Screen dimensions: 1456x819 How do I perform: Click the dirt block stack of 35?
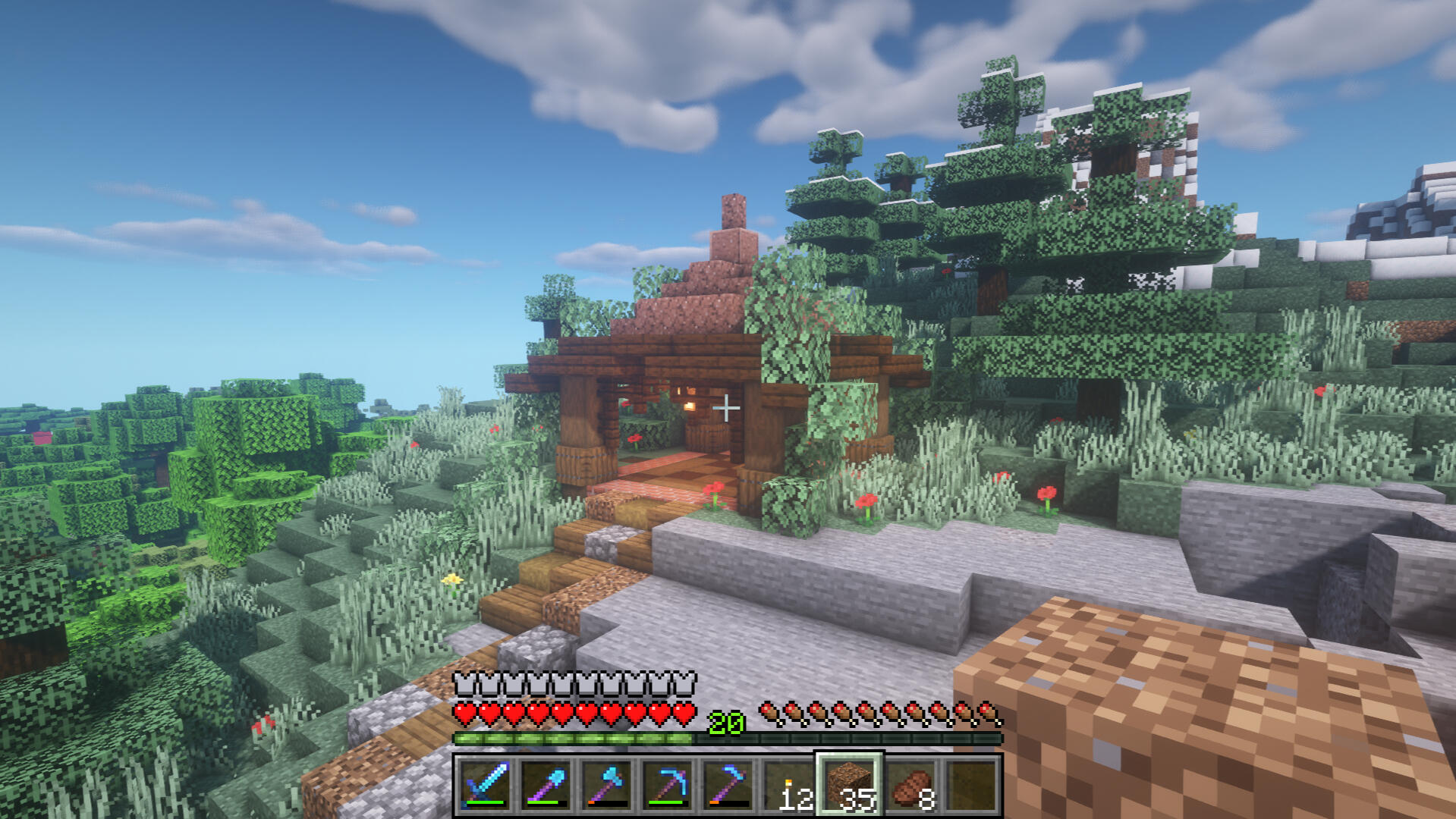click(x=849, y=785)
